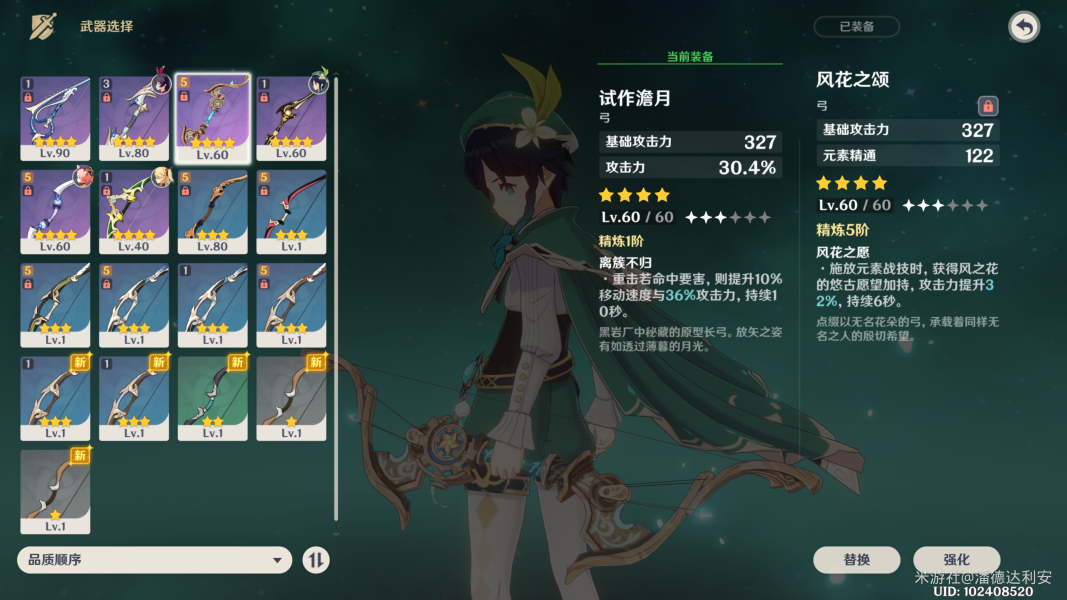Toggle the ascending/descending sort order button
This screenshot has height=600, width=1067.
[316, 560]
